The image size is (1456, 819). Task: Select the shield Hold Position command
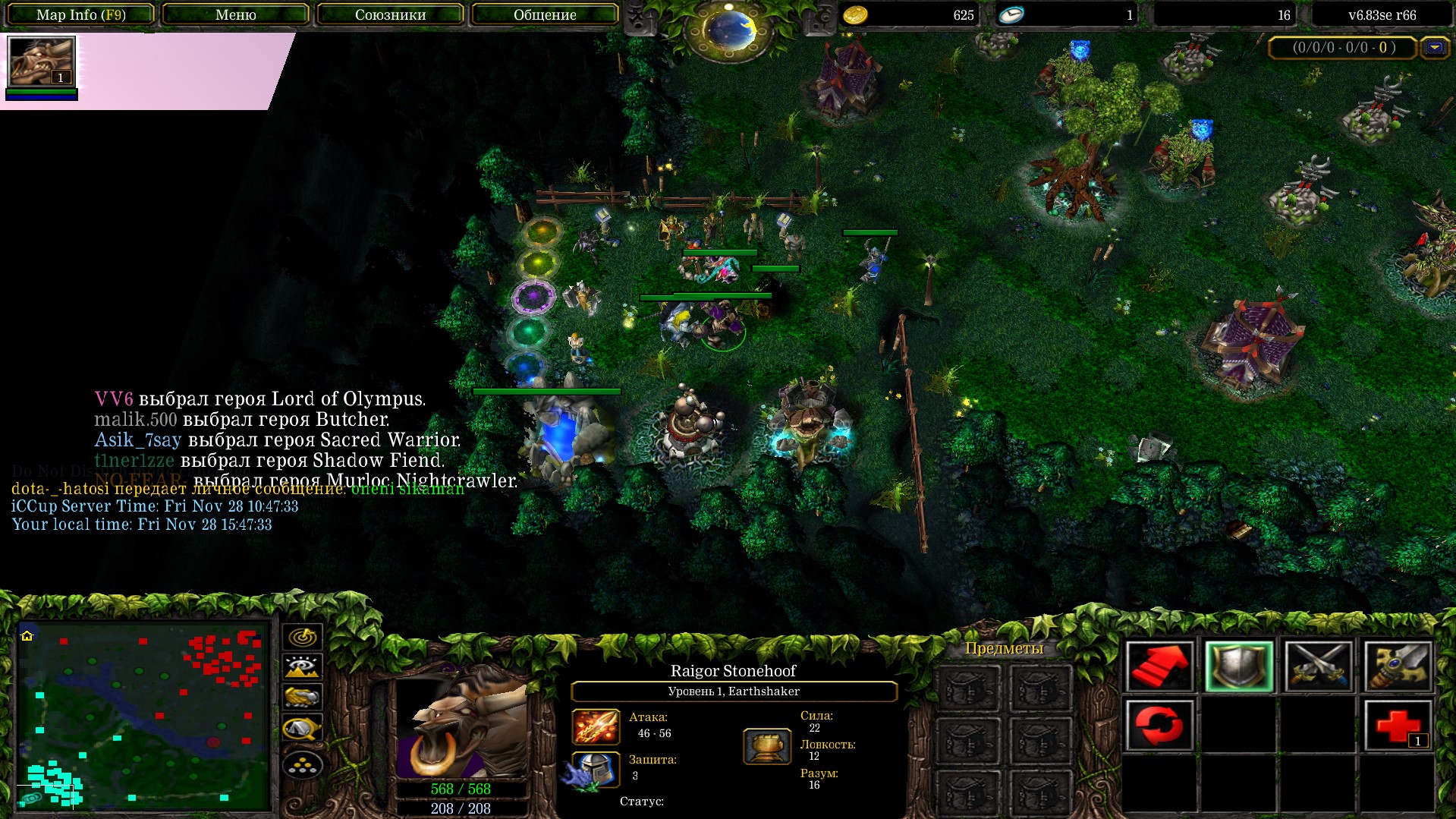click(x=1239, y=666)
